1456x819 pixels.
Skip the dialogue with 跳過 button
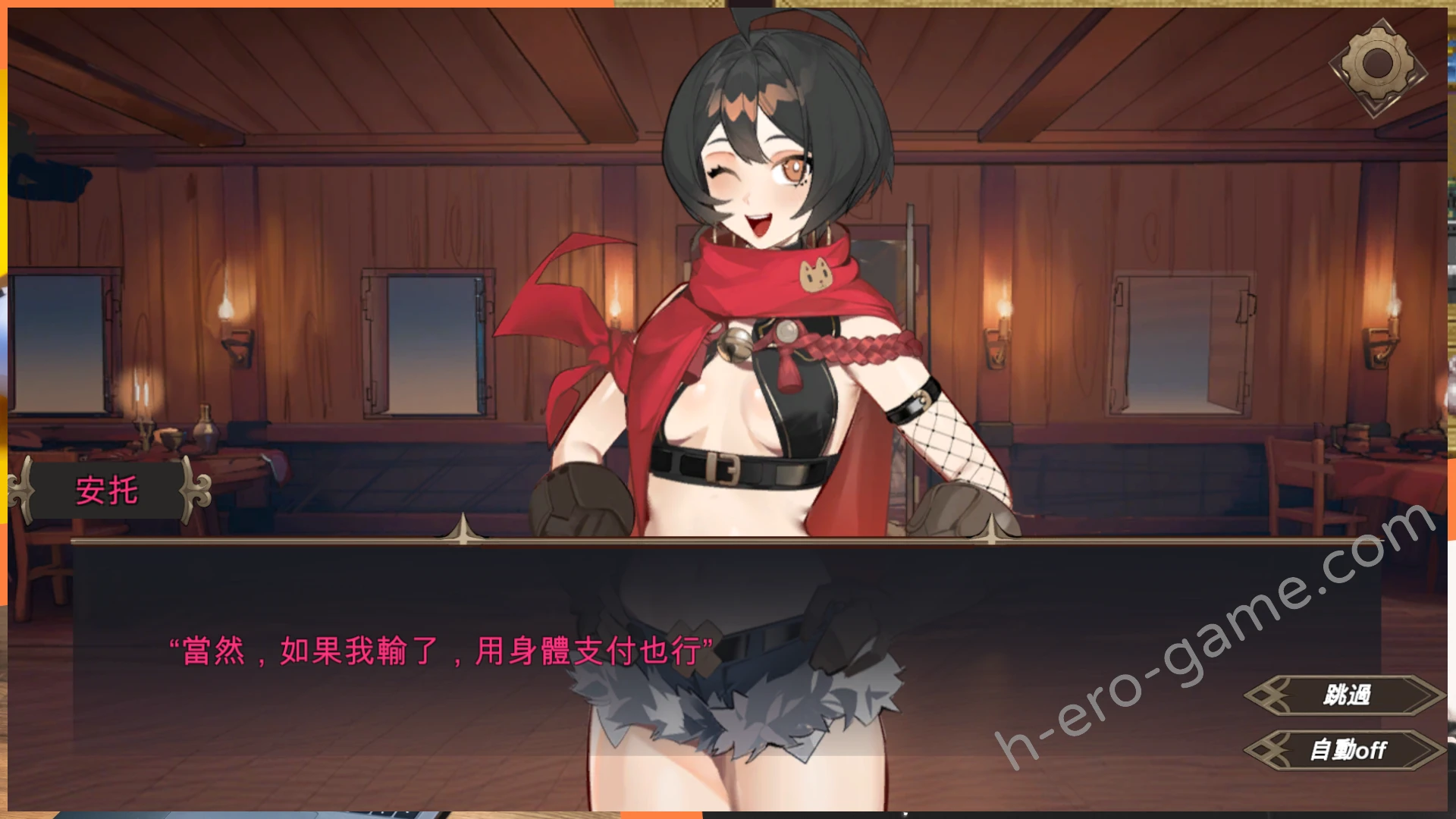[x=1345, y=695]
